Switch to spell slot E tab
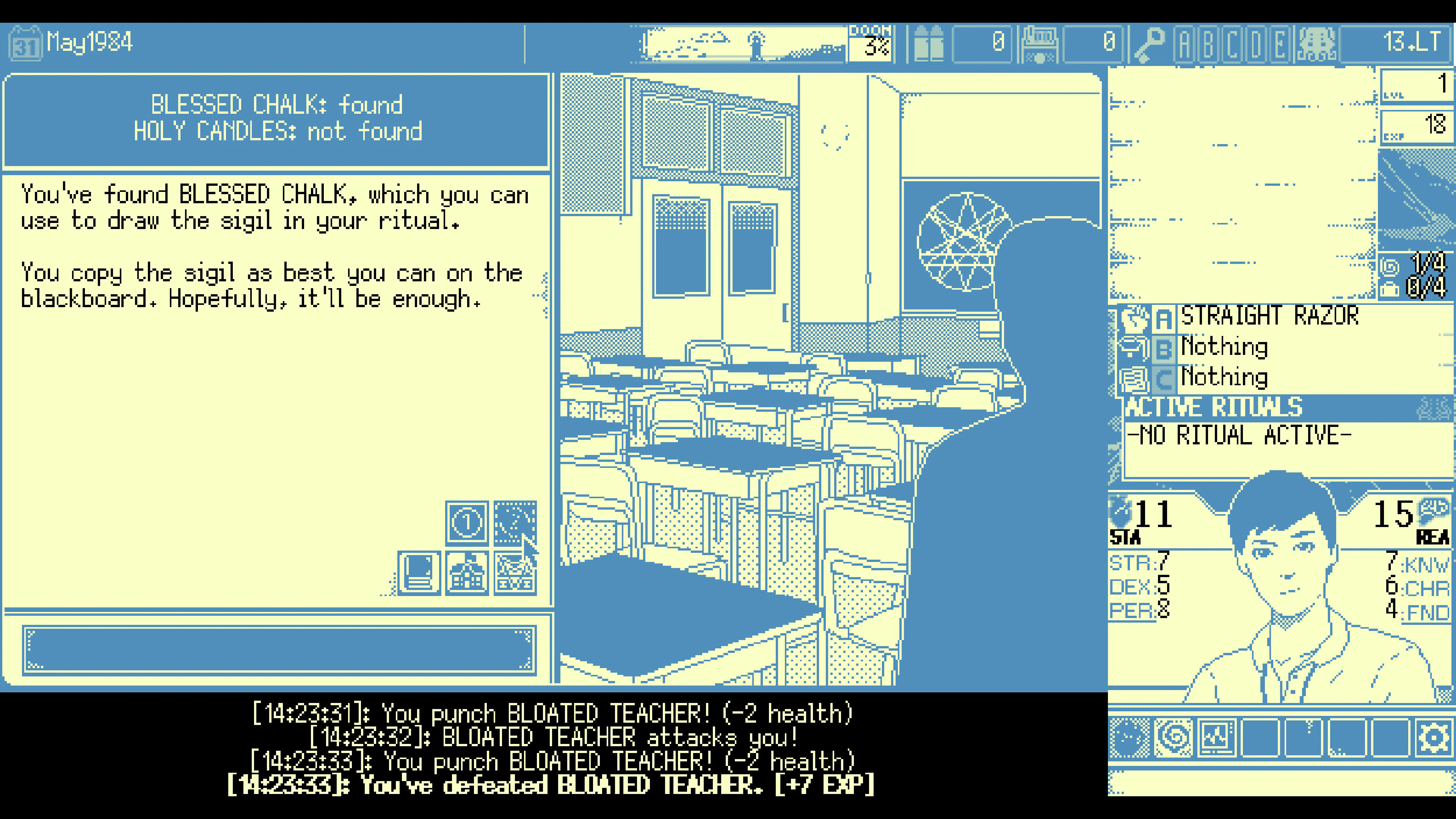1456x819 pixels. point(1279,44)
